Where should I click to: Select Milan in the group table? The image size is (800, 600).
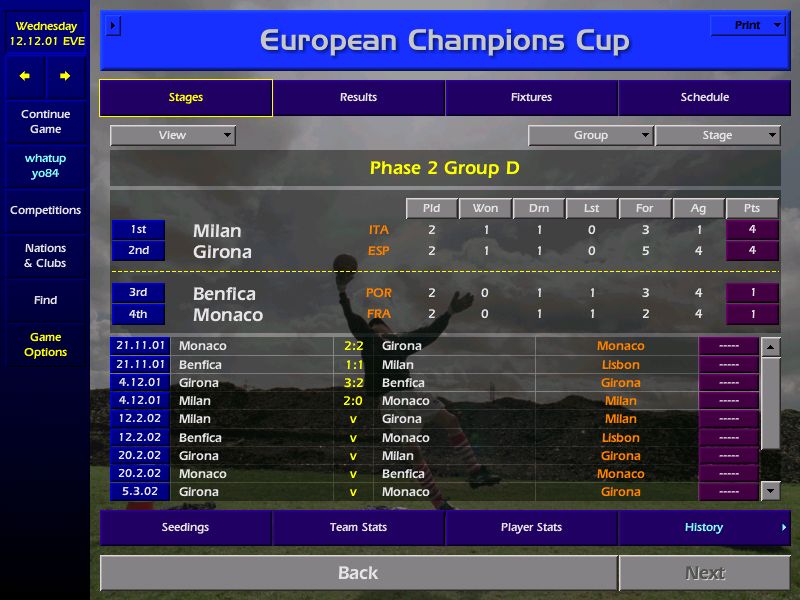pyautogui.click(x=217, y=231)
